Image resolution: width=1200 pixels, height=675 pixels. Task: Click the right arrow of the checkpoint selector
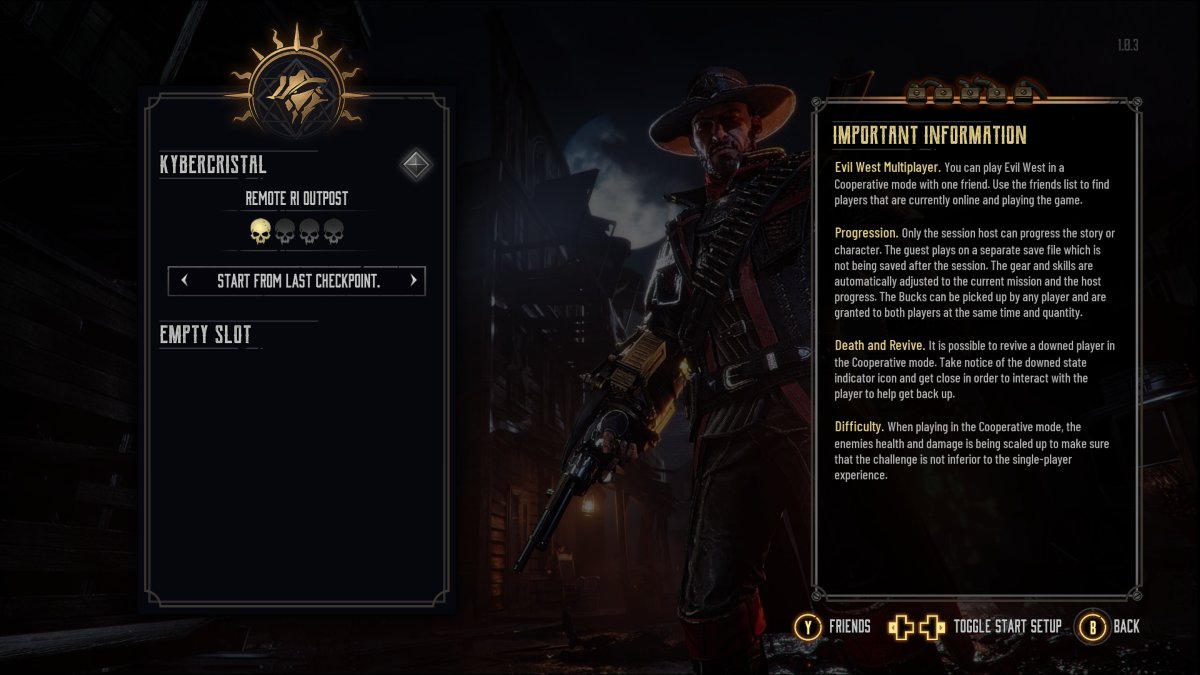(412, 281)
